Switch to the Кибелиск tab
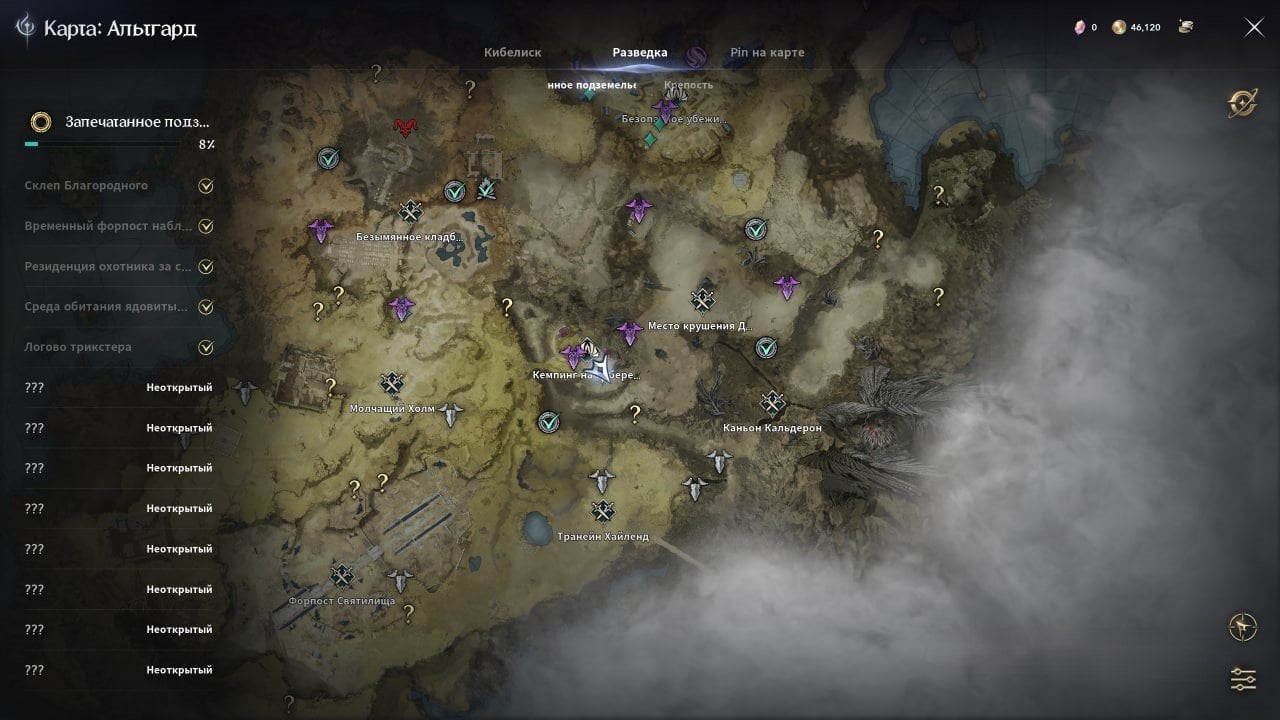The height and width of the screenshot is (720, 1280). click(512, 53)
